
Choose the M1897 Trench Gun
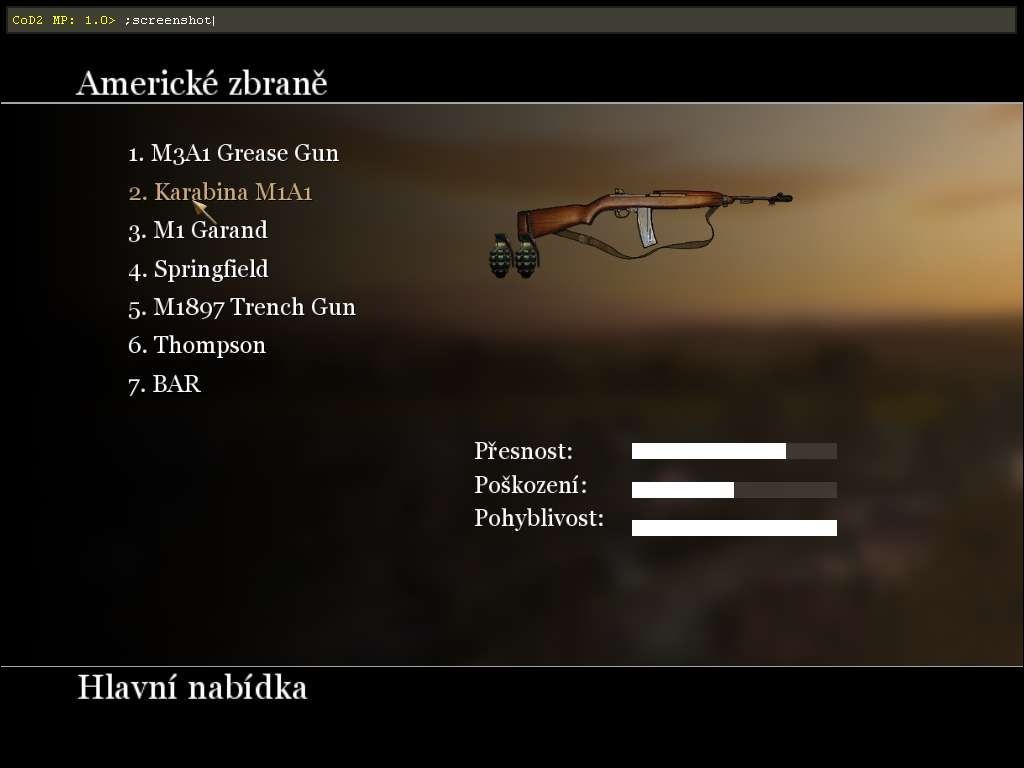241,307
